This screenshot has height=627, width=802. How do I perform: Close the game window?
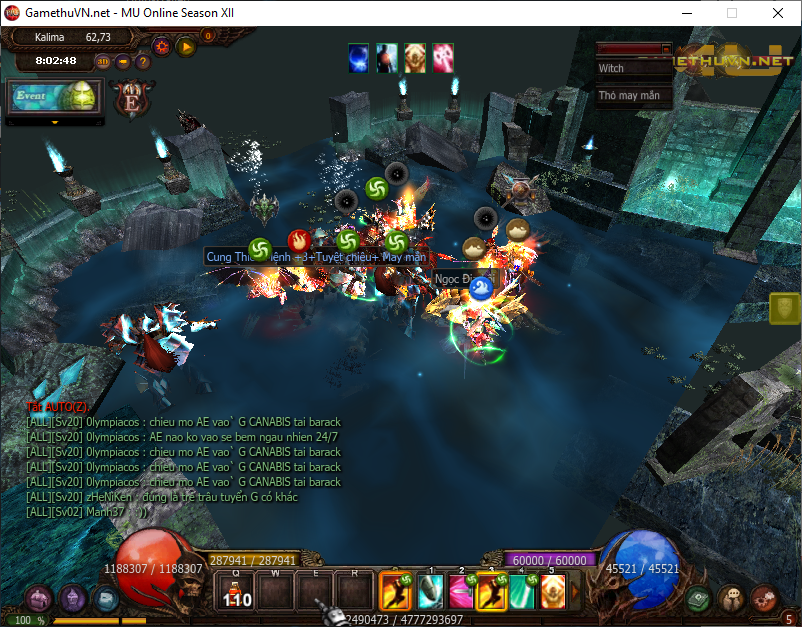pos(777,13)
